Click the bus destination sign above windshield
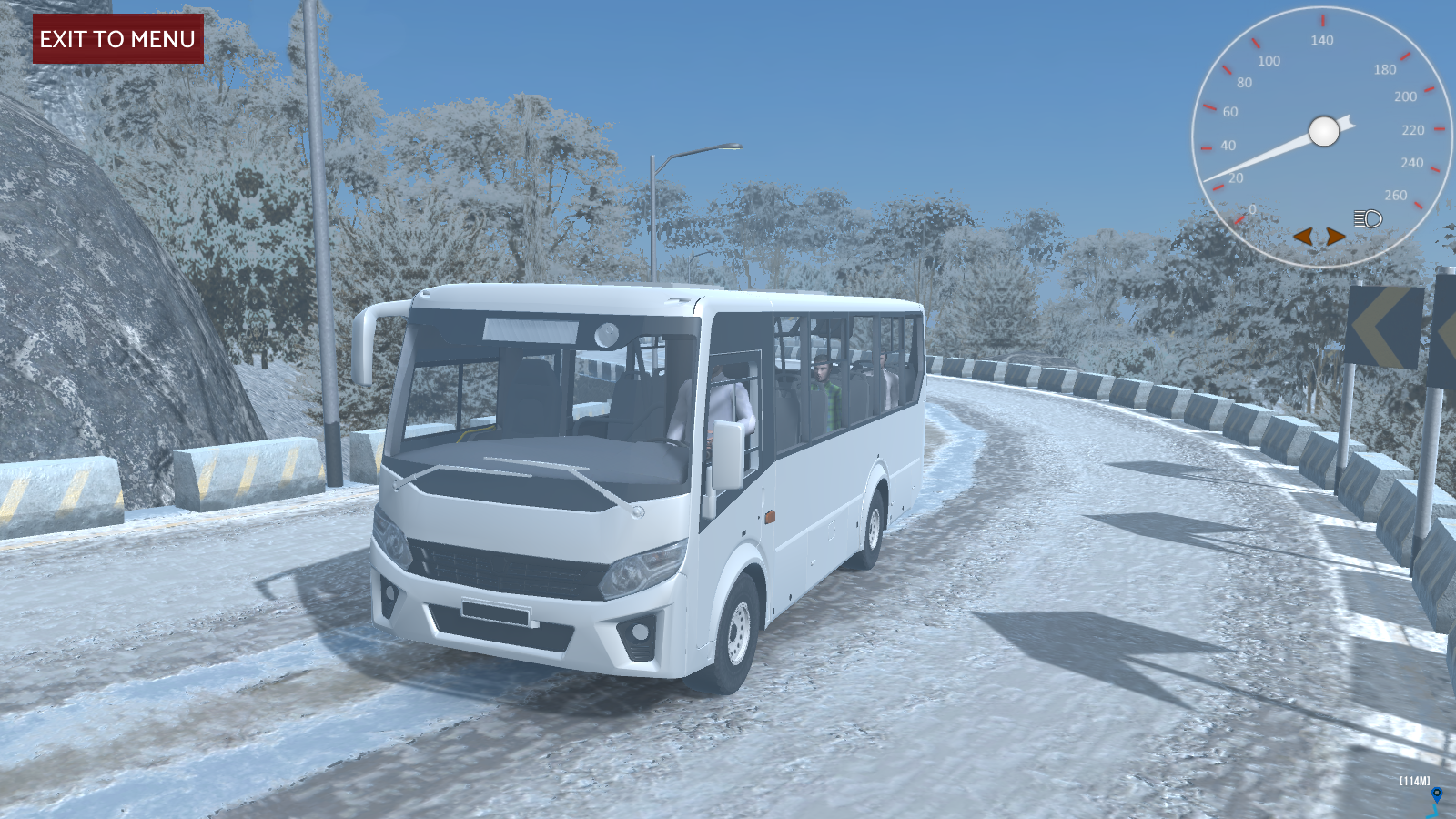 click(x=531, y=329)
